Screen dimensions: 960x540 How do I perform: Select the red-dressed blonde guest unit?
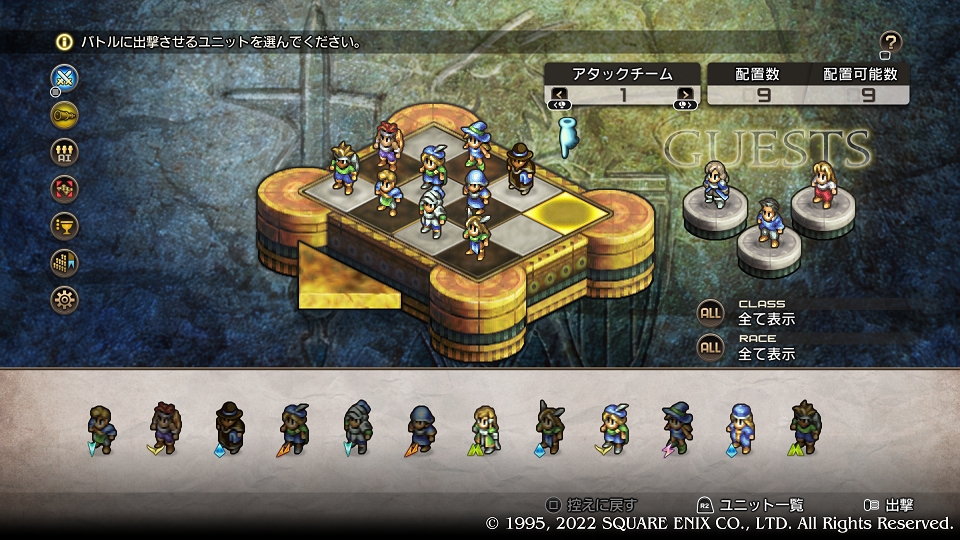822,185
